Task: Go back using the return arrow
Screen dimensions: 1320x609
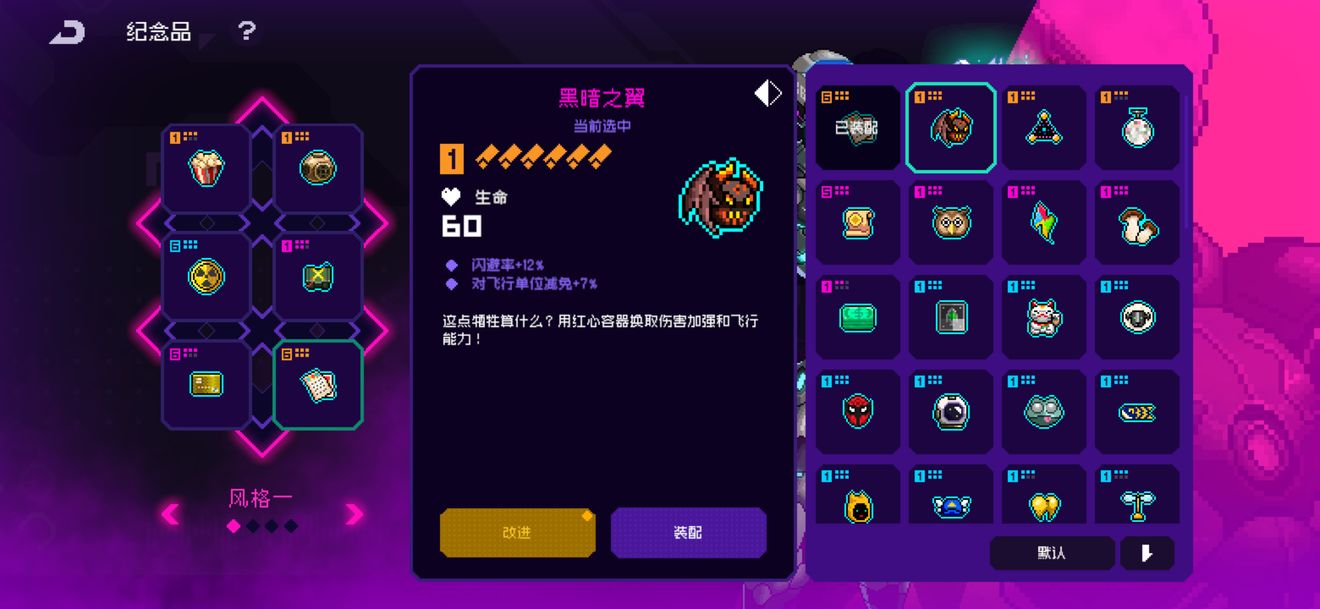Action: tap(68, 32)
